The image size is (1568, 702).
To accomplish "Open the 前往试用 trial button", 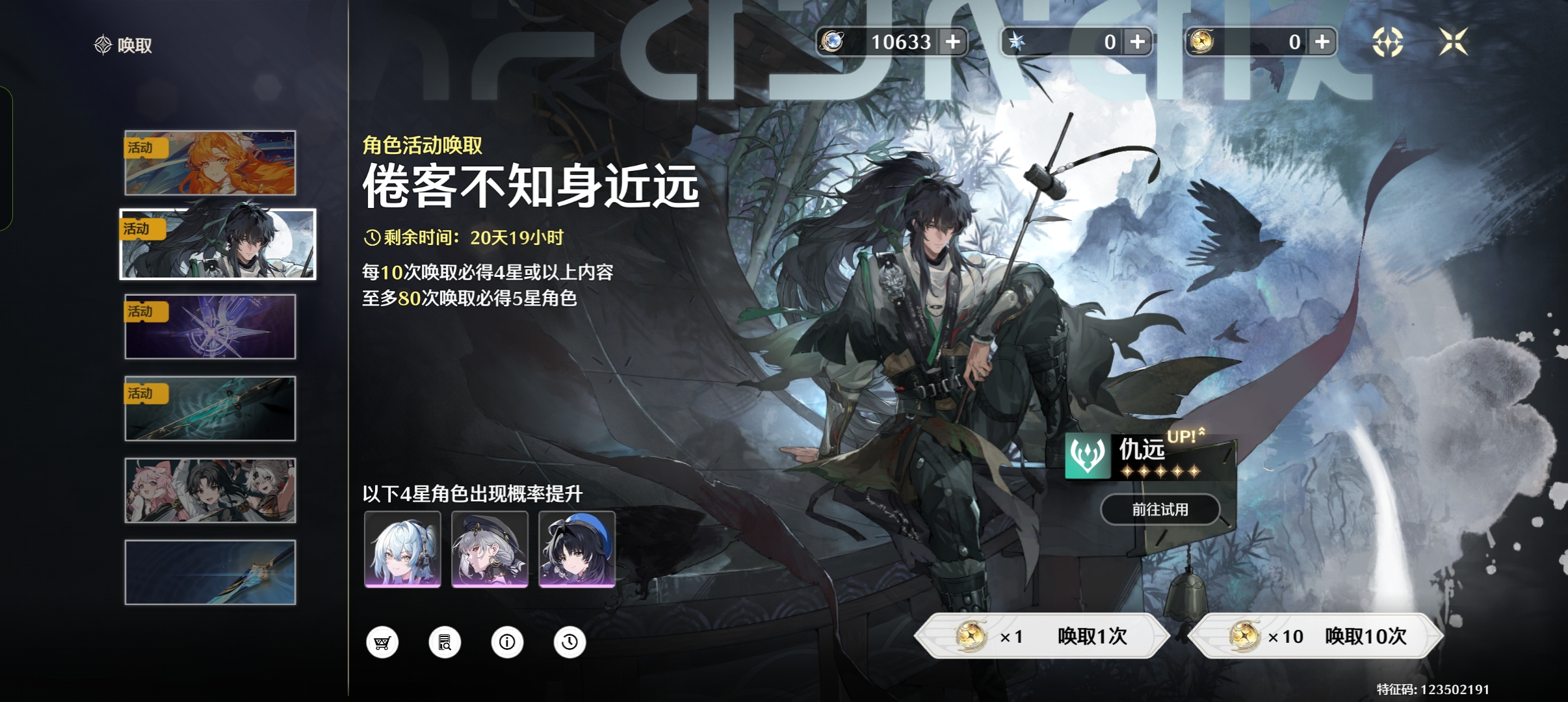I will coord(1160,510).
